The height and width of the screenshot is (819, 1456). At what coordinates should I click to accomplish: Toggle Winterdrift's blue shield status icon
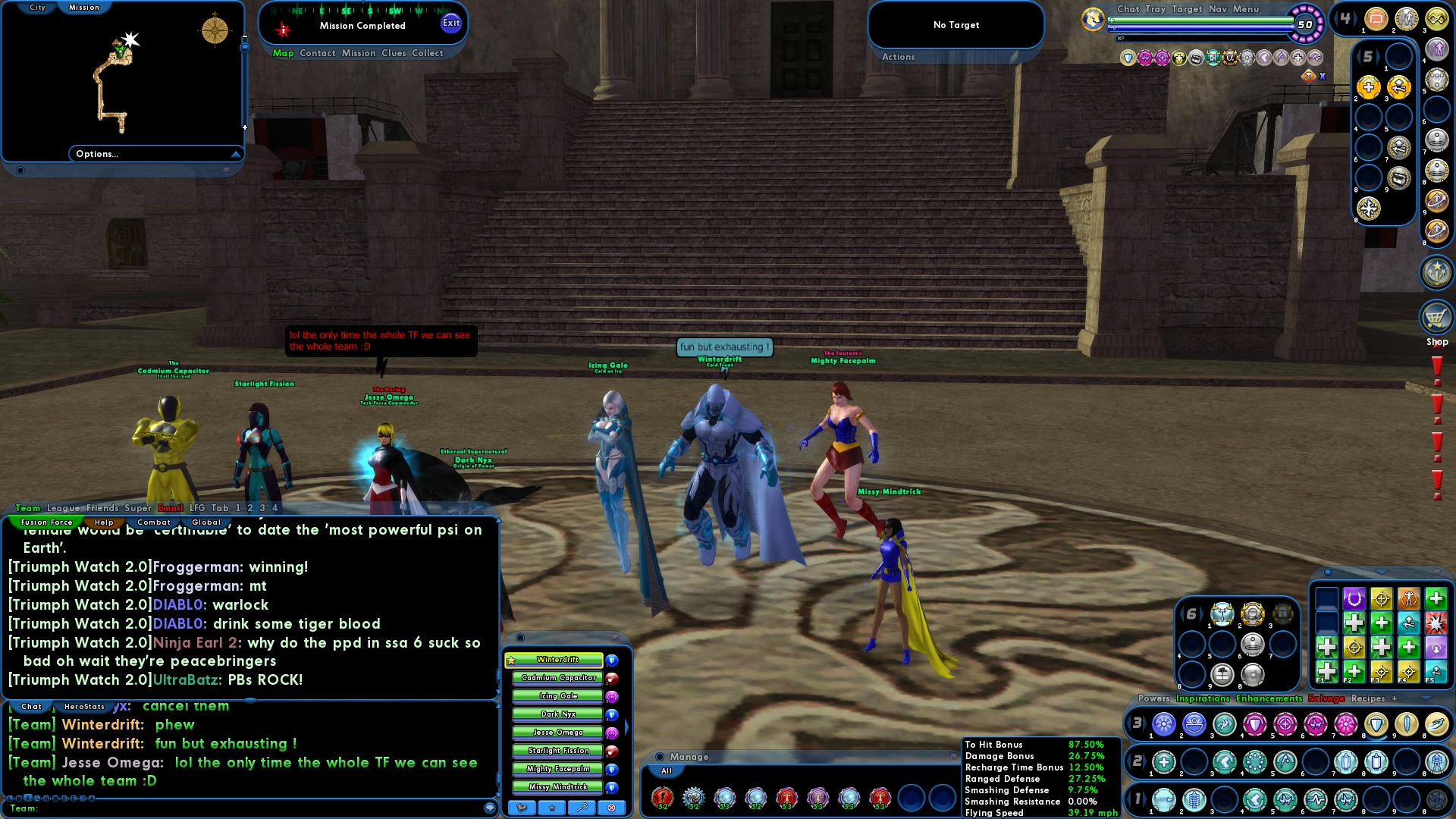tap(612, 661)
